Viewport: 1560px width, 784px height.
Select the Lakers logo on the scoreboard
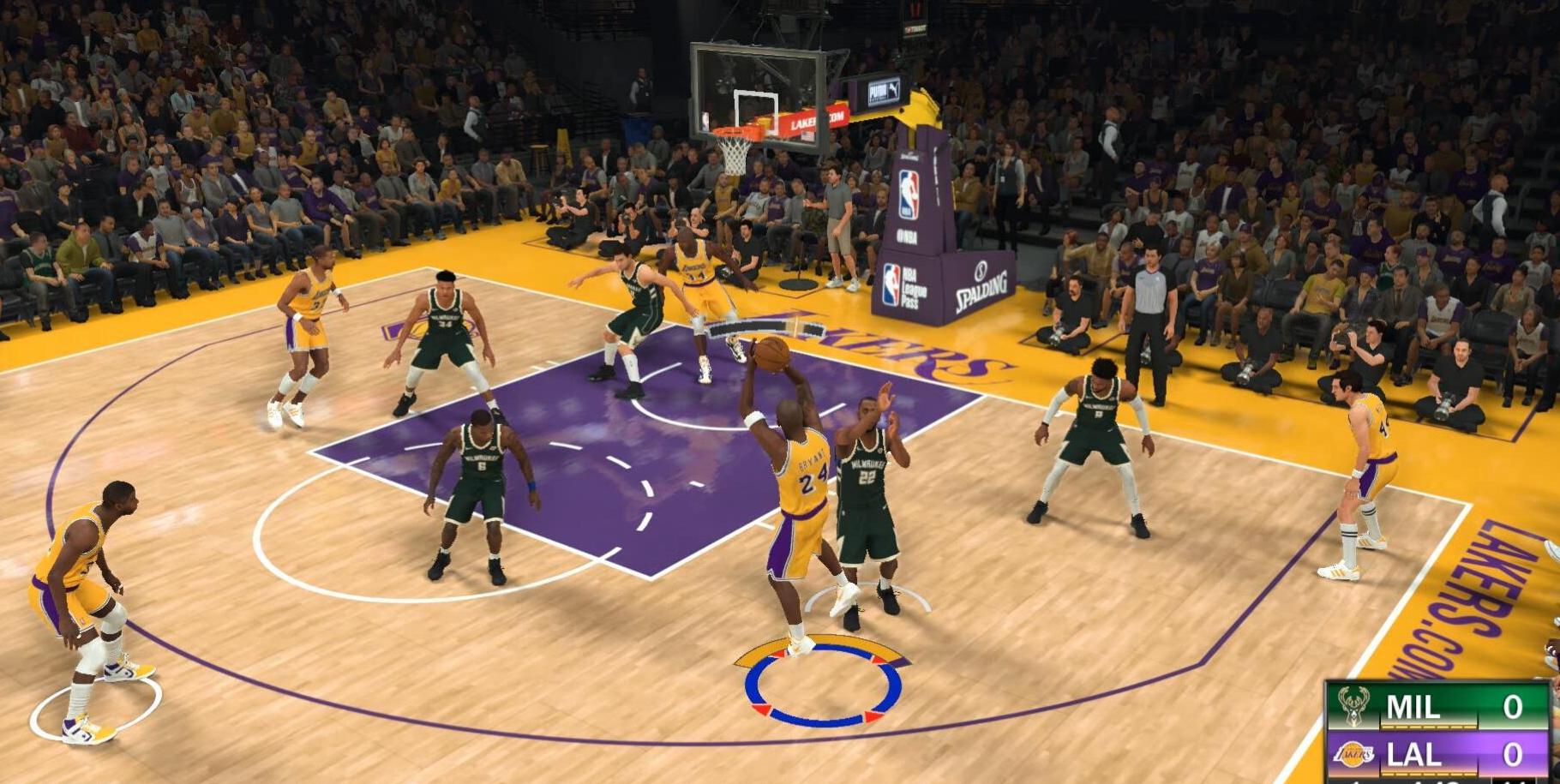pos(1354,754)
